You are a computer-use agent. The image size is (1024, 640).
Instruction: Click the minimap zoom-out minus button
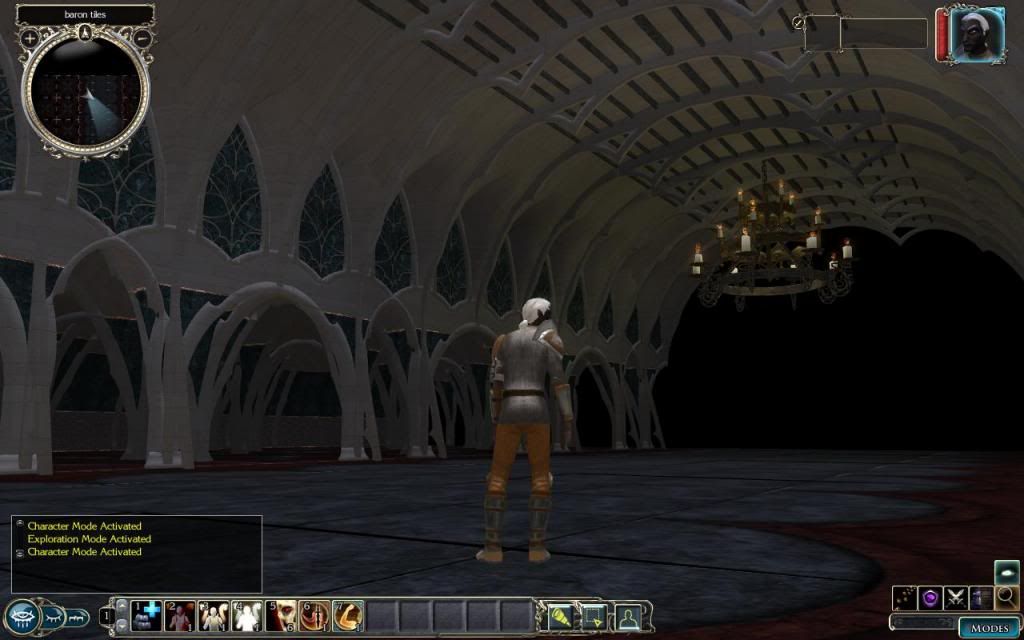tap(142, 38)
